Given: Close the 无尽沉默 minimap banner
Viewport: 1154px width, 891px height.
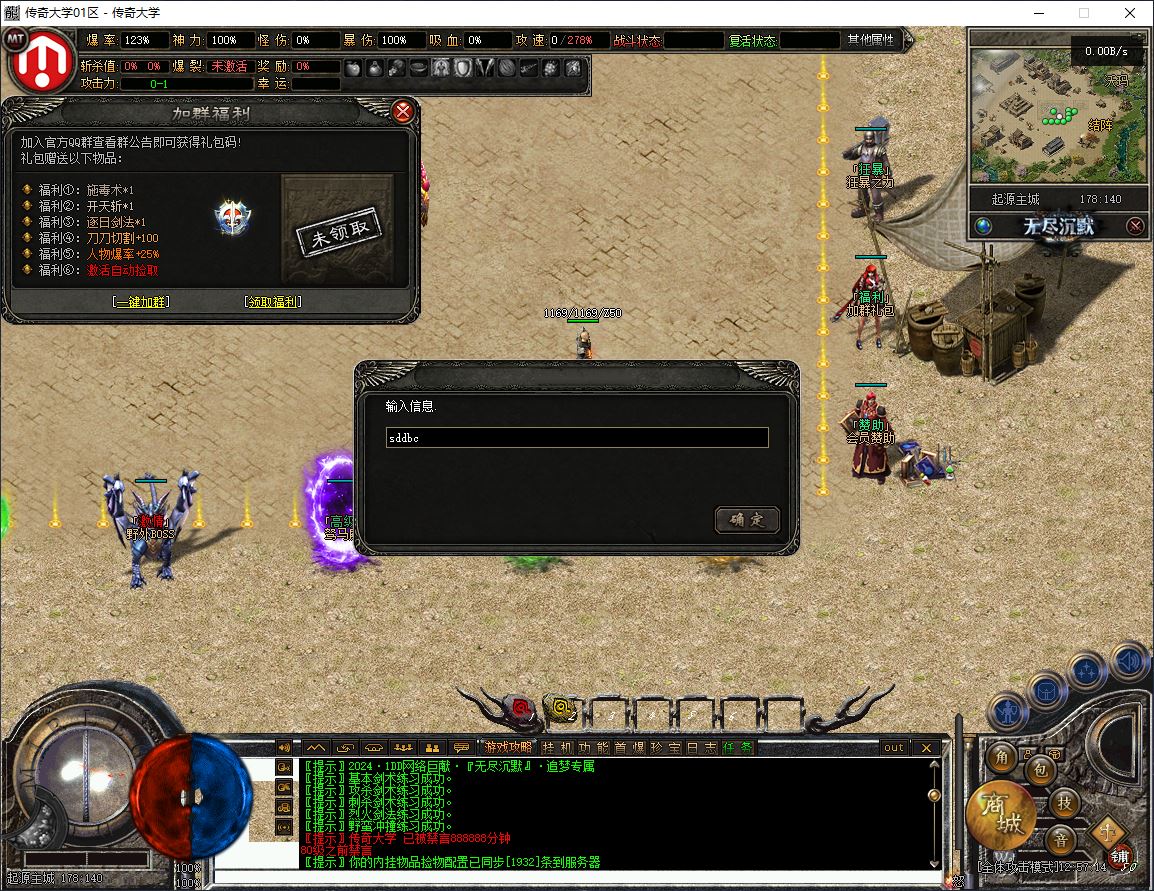Looking at the screenshot, I should click(x=1135, y=226).
